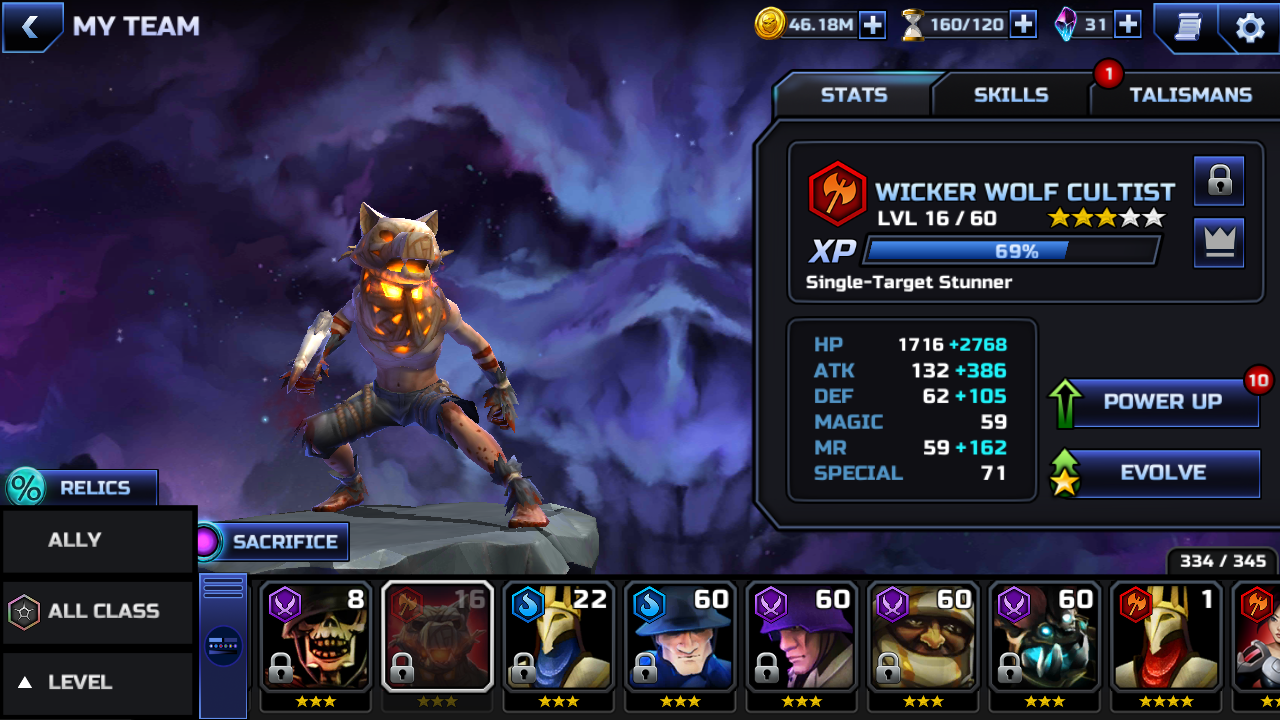This screenshot has width=1280, height=720.
Task: Evolve the selected character
Action: click(1162, 473)
